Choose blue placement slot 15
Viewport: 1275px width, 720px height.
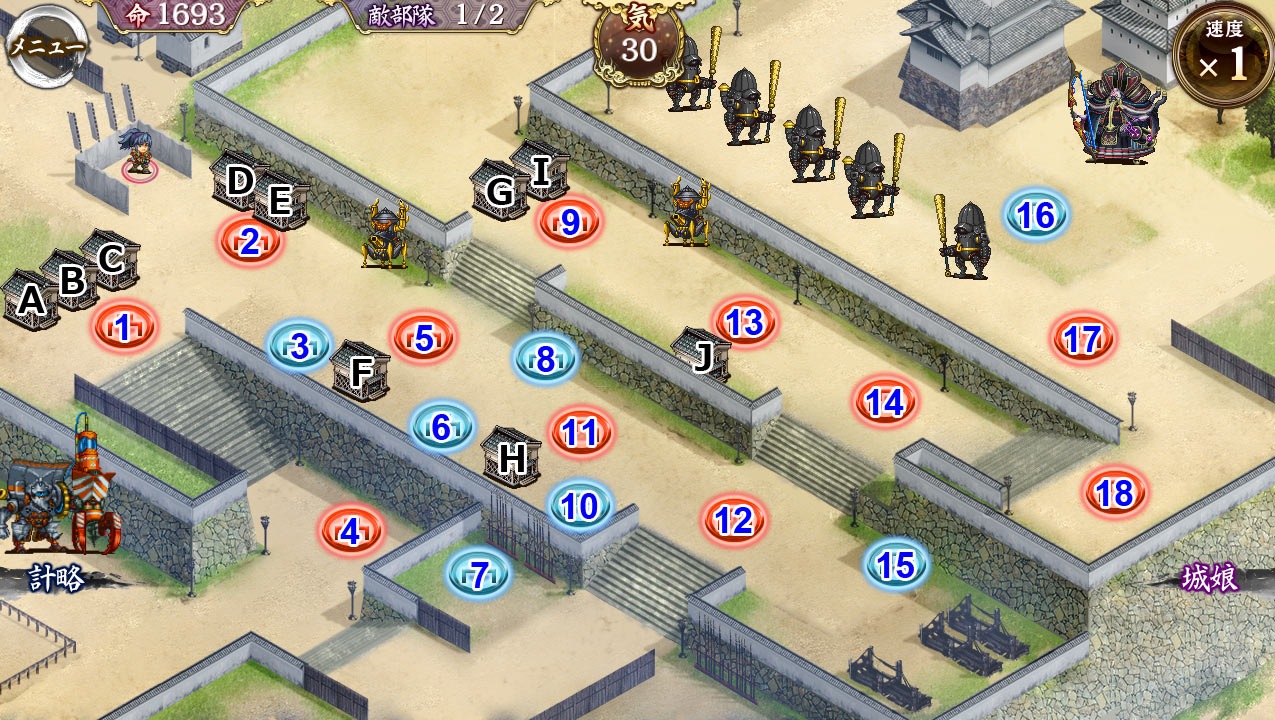click(x=896, y=565)
